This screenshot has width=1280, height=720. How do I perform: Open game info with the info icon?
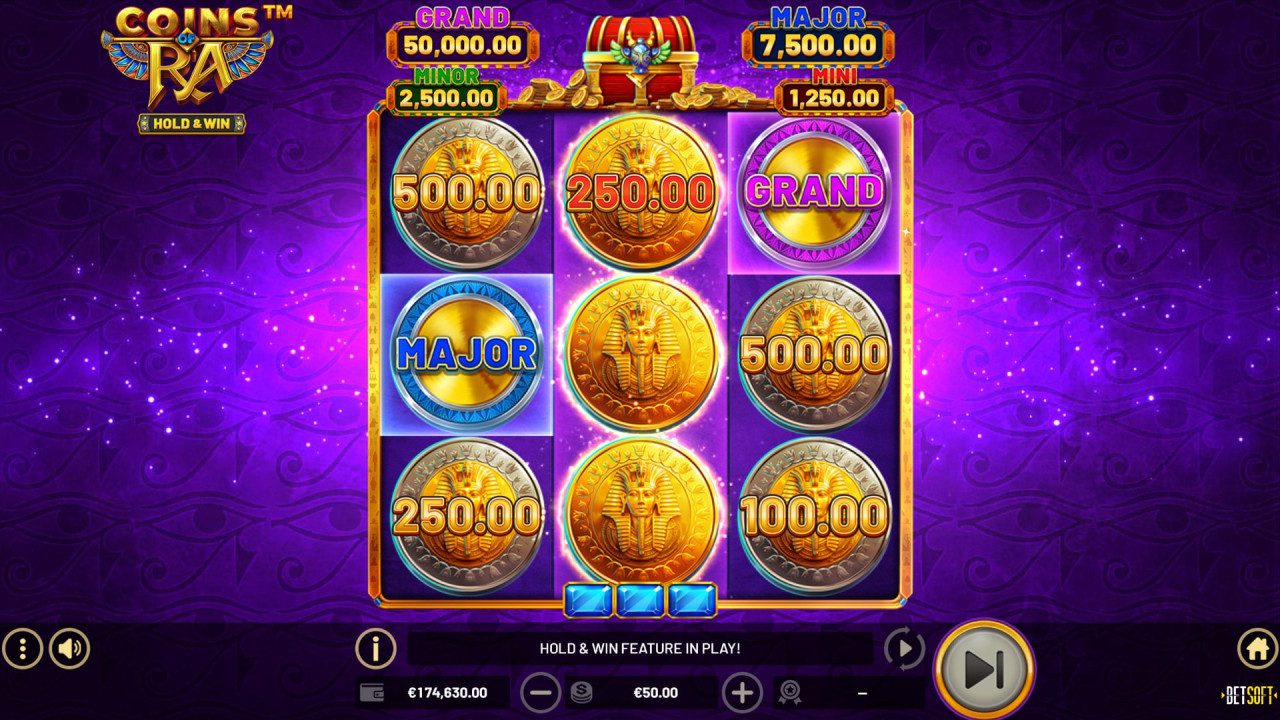374,648
